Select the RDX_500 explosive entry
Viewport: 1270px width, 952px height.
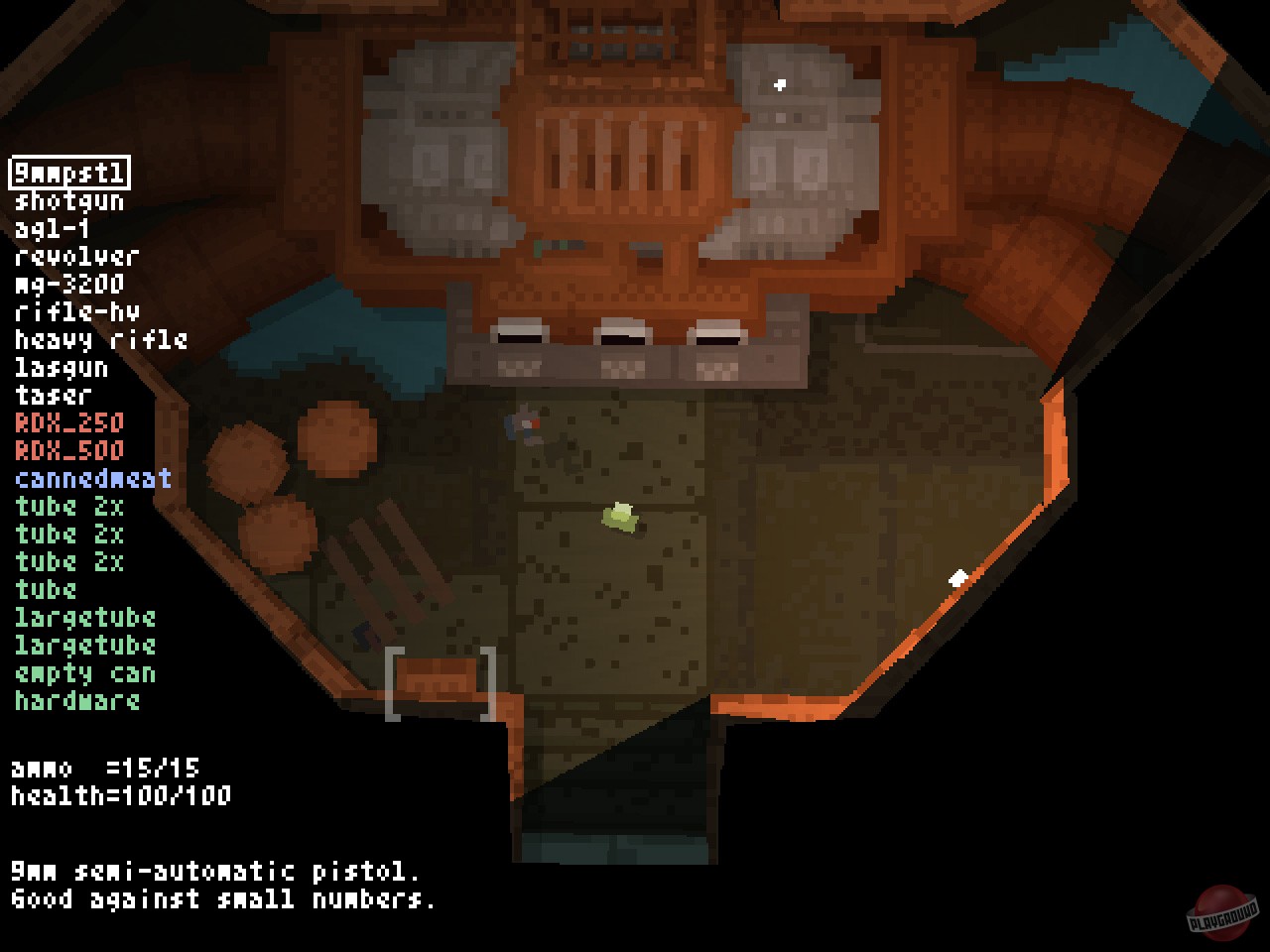(67, 451)
